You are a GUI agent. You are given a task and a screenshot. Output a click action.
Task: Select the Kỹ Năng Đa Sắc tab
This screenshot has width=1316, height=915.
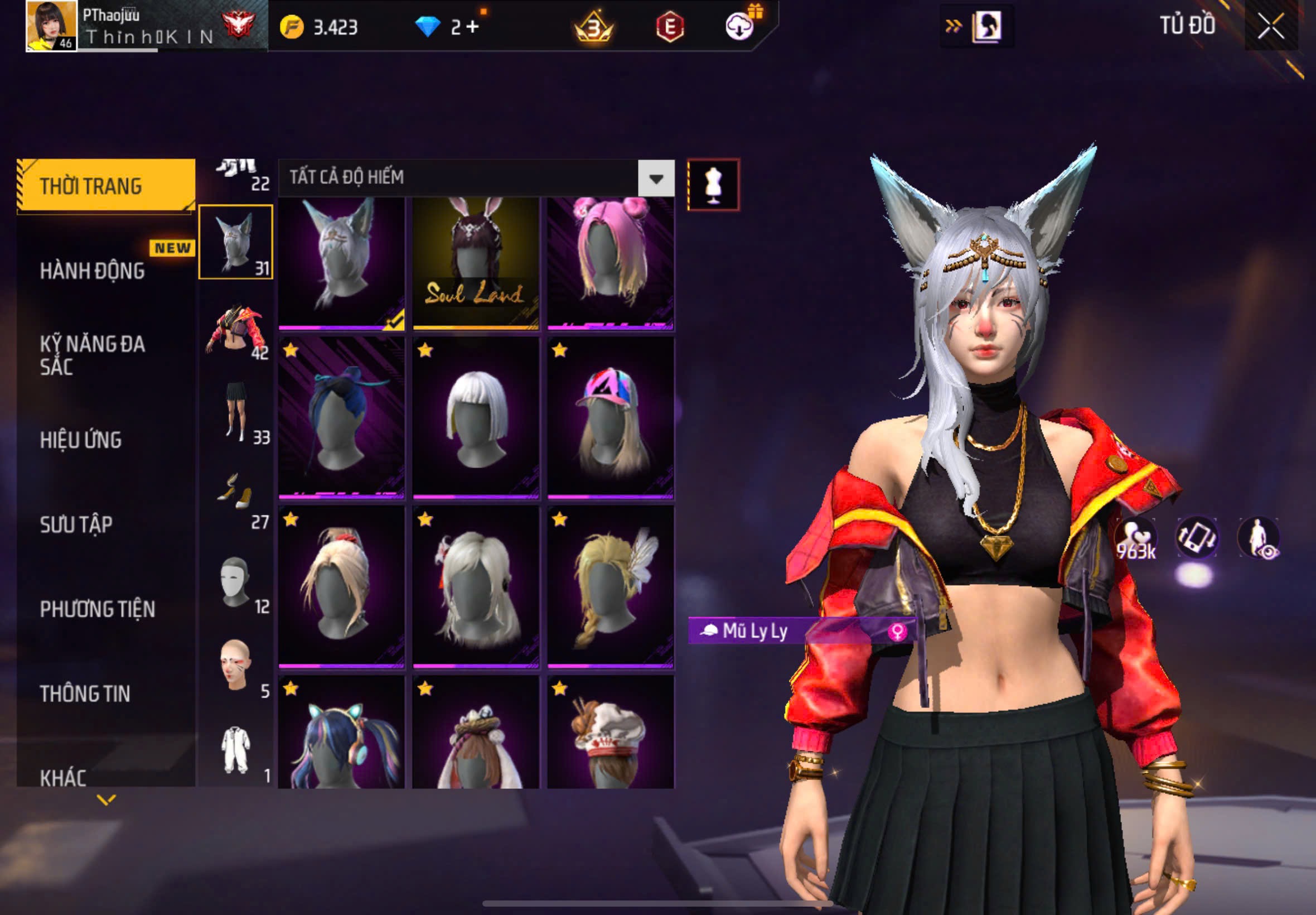(92, 355)
